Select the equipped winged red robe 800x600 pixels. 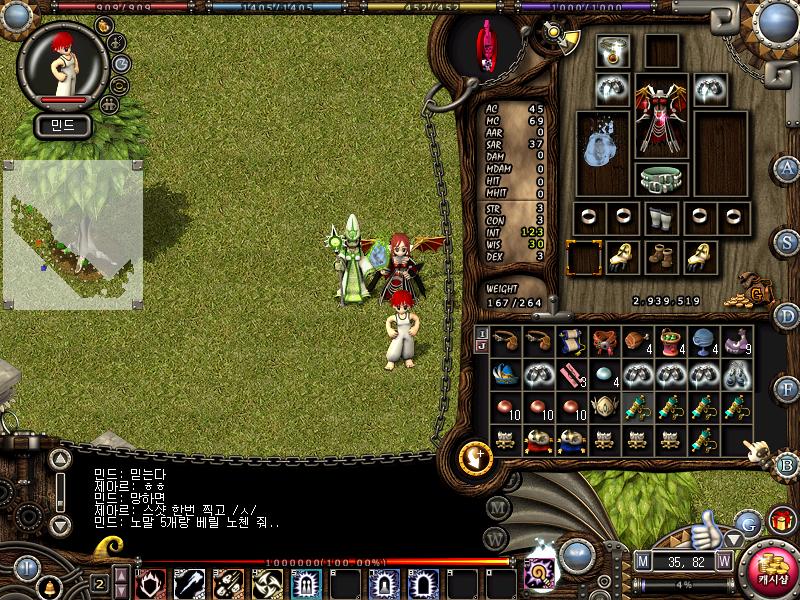click(661, 119)
